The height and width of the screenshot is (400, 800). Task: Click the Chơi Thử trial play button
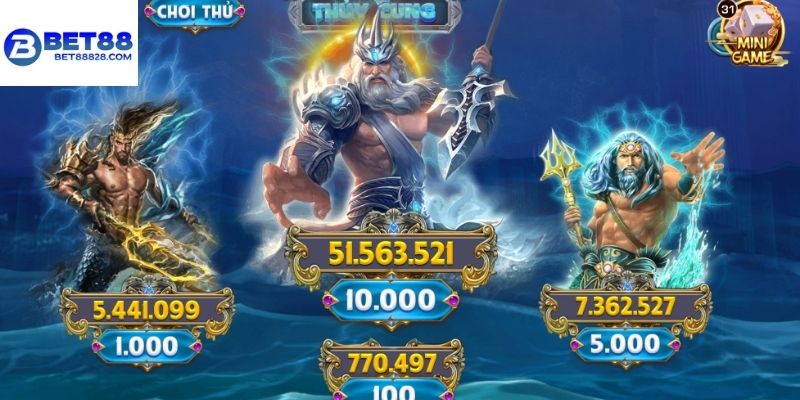pyautogui.click(x=197, y=14)
